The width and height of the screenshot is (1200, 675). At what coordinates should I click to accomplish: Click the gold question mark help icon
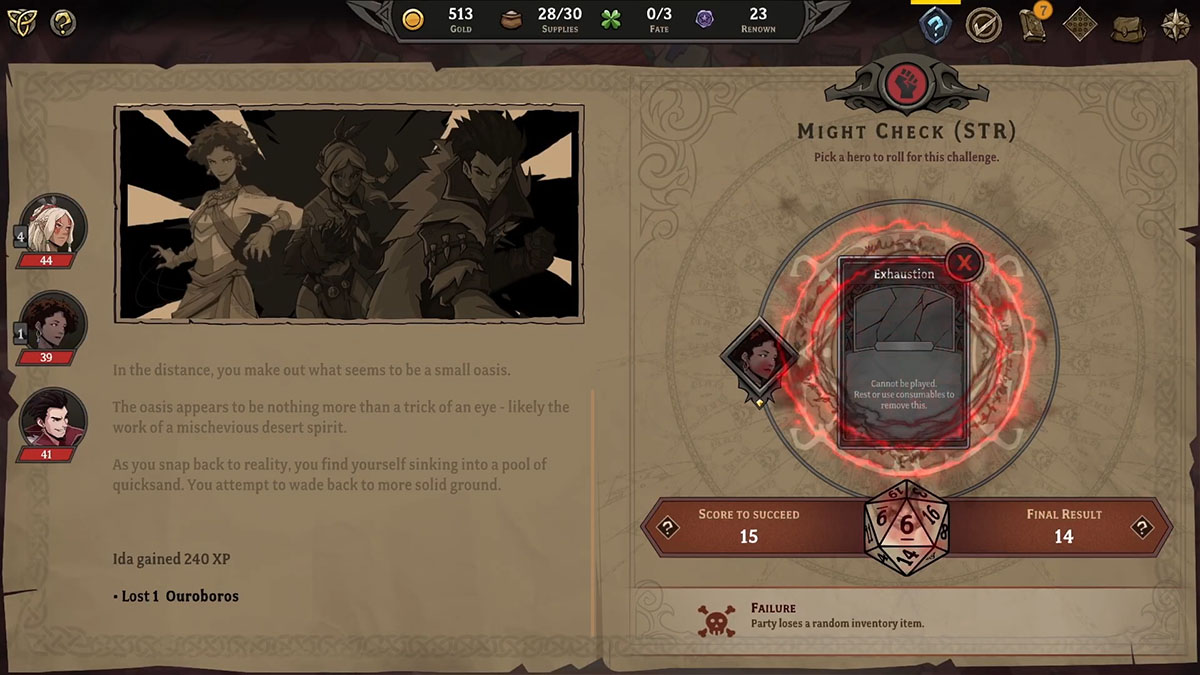click(x=63, y=22)
